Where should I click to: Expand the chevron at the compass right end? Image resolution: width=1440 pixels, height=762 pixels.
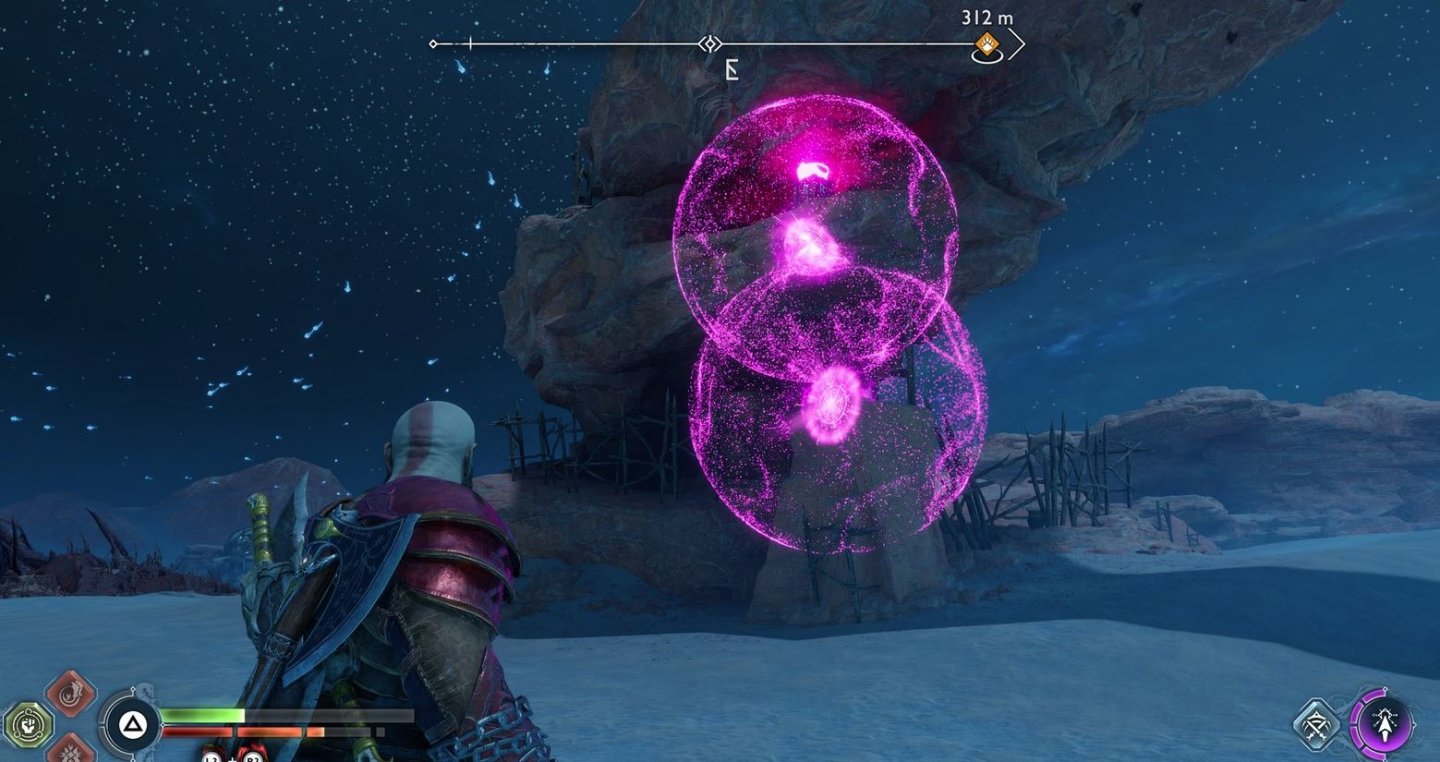pyautogui.click(x=1019, y=42)
